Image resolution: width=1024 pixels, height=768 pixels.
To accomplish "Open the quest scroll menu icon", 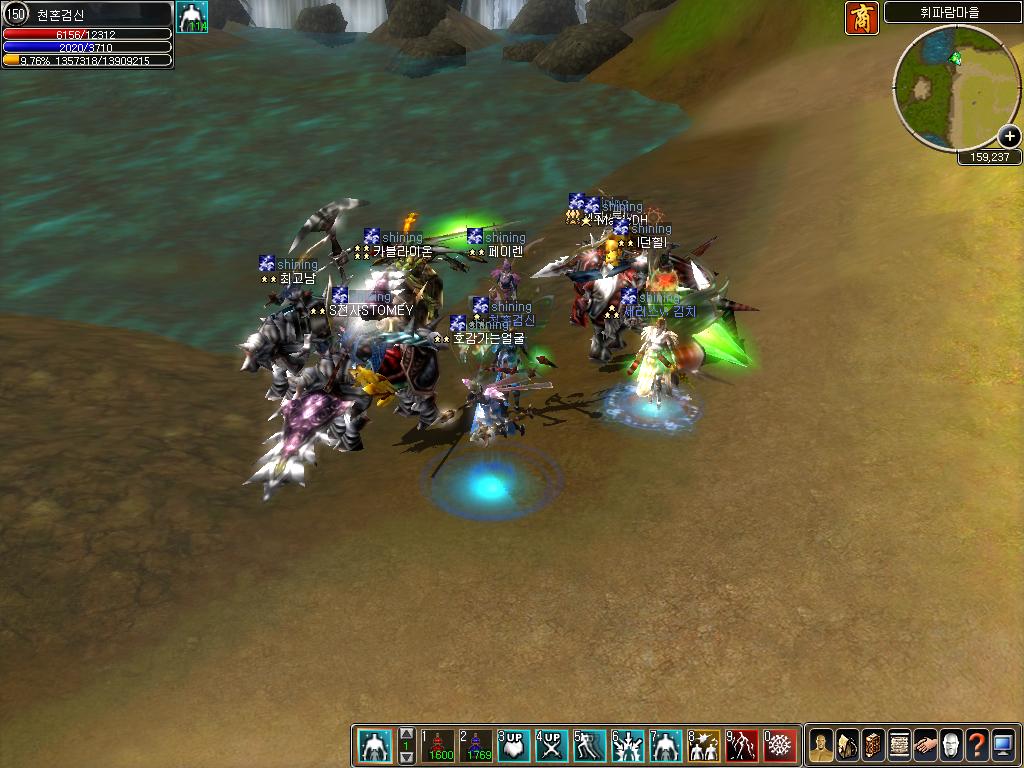I will point(899,746).
